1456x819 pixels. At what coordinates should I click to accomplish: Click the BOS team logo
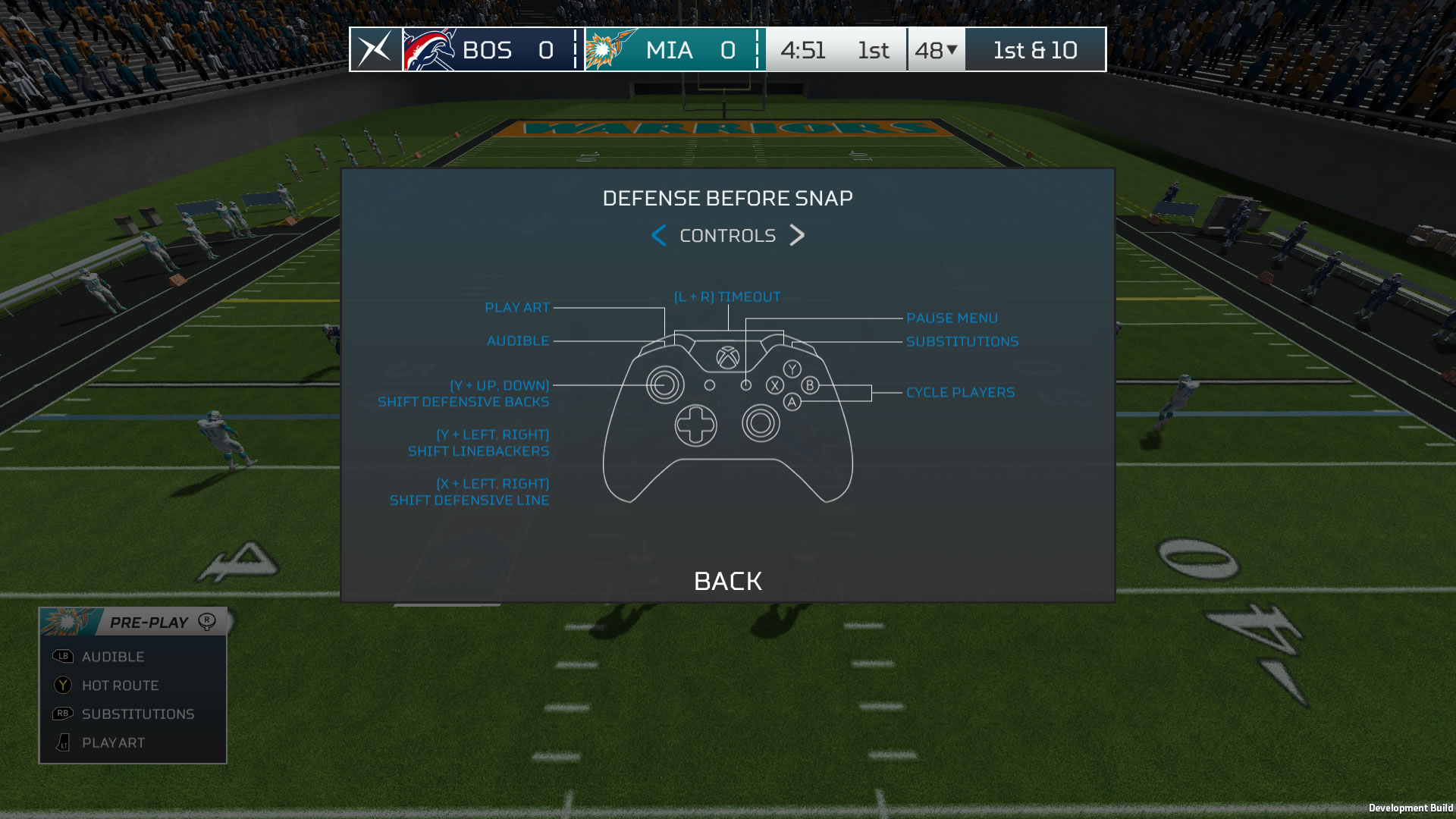[430, 50]
